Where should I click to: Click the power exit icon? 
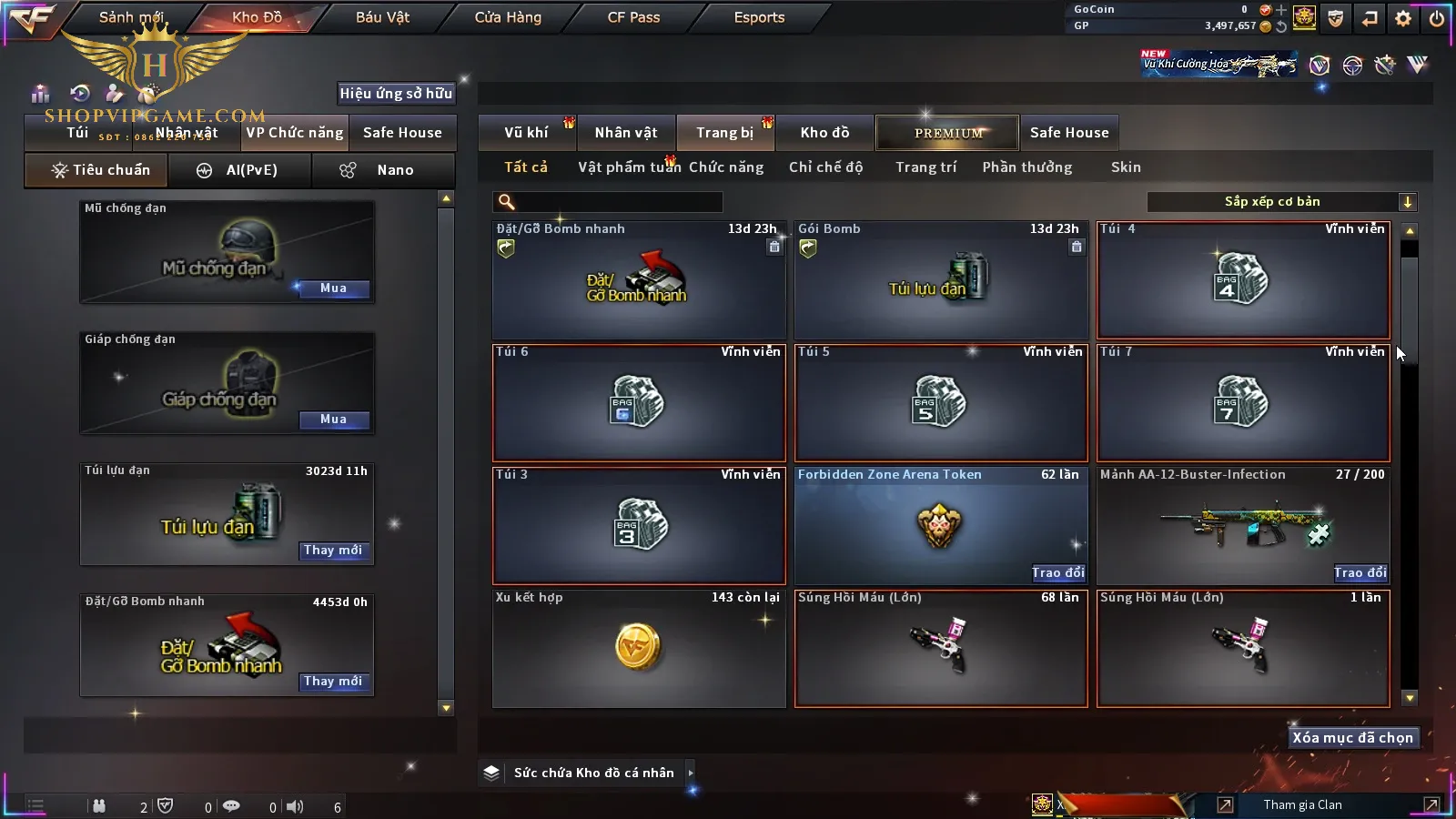(1436, 18)
